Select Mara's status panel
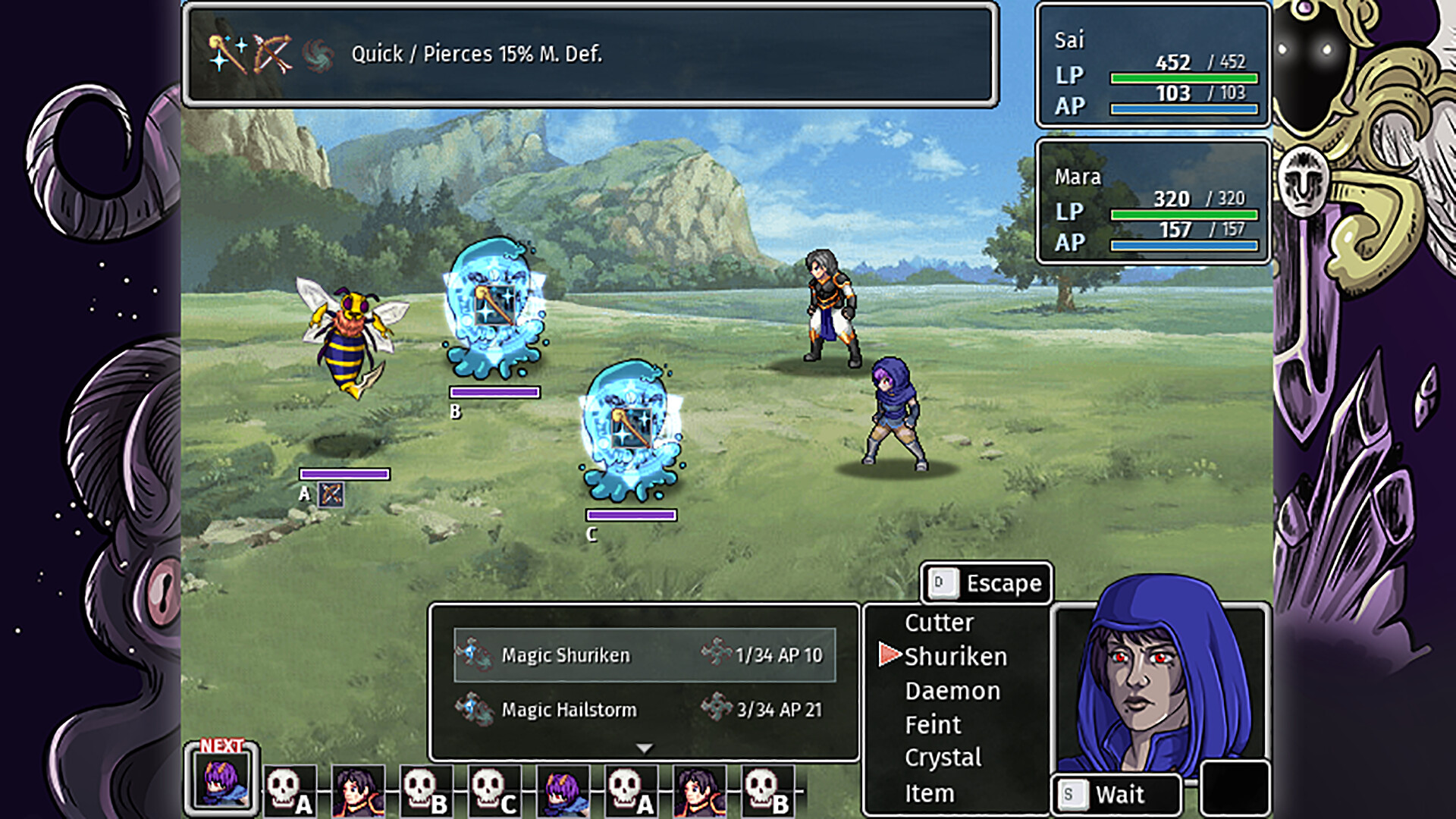Screen dimensions: 1456x819 tap(1153, 202)
